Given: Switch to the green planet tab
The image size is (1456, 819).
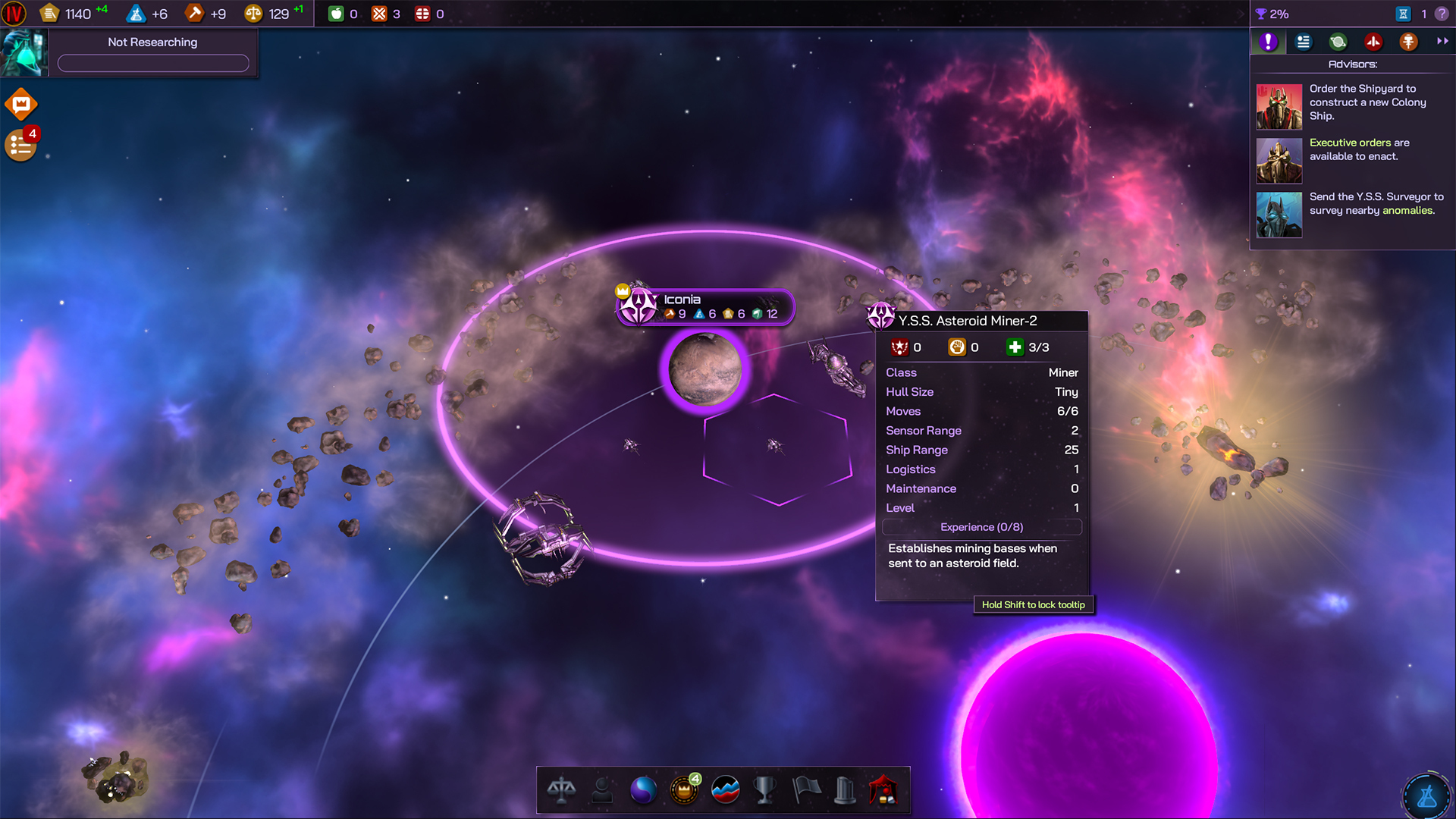Looking at the screenshot, I should [x=1338, y=42].
